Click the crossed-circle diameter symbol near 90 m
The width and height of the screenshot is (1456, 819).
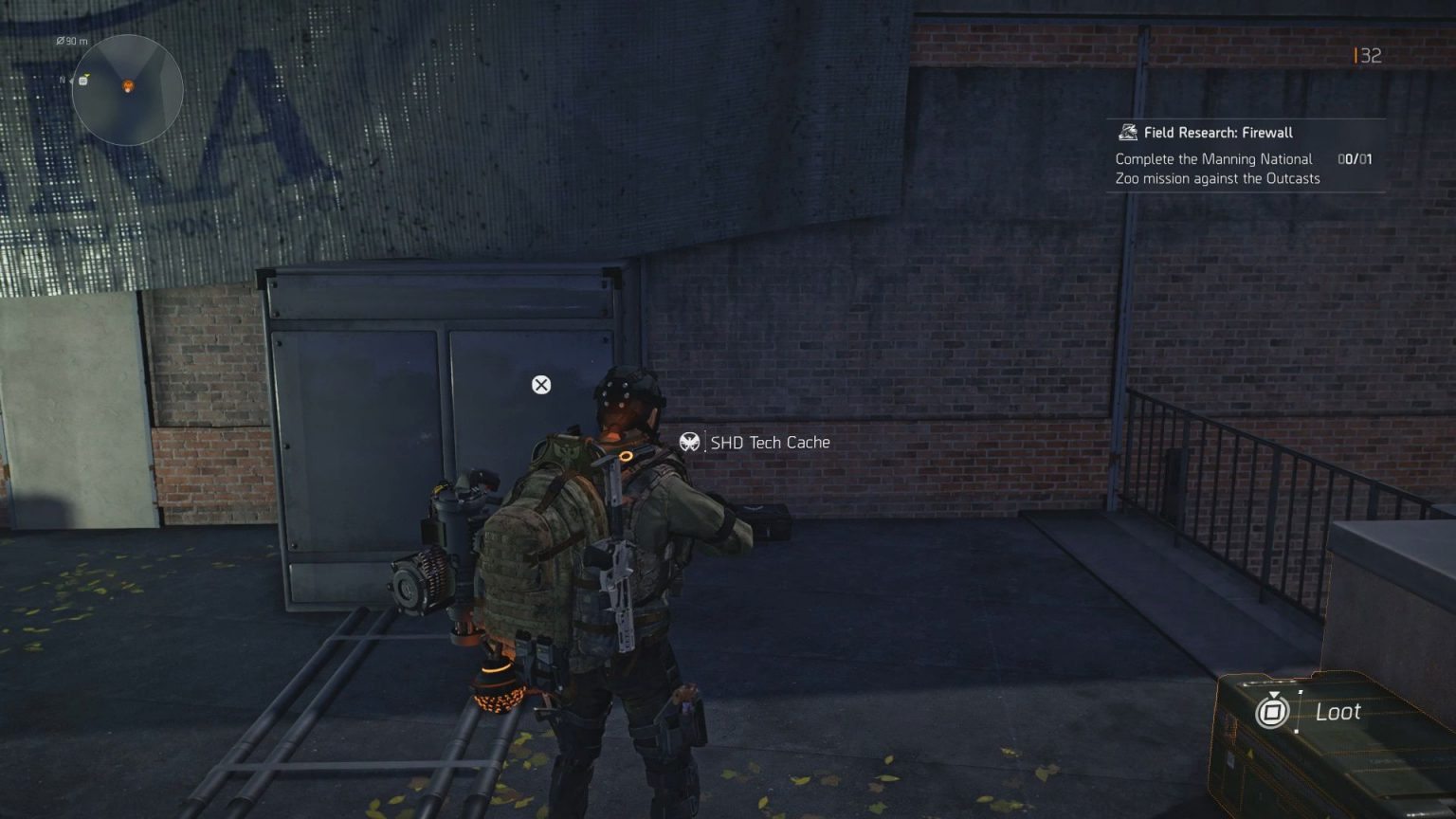click(x=61, y=41)
